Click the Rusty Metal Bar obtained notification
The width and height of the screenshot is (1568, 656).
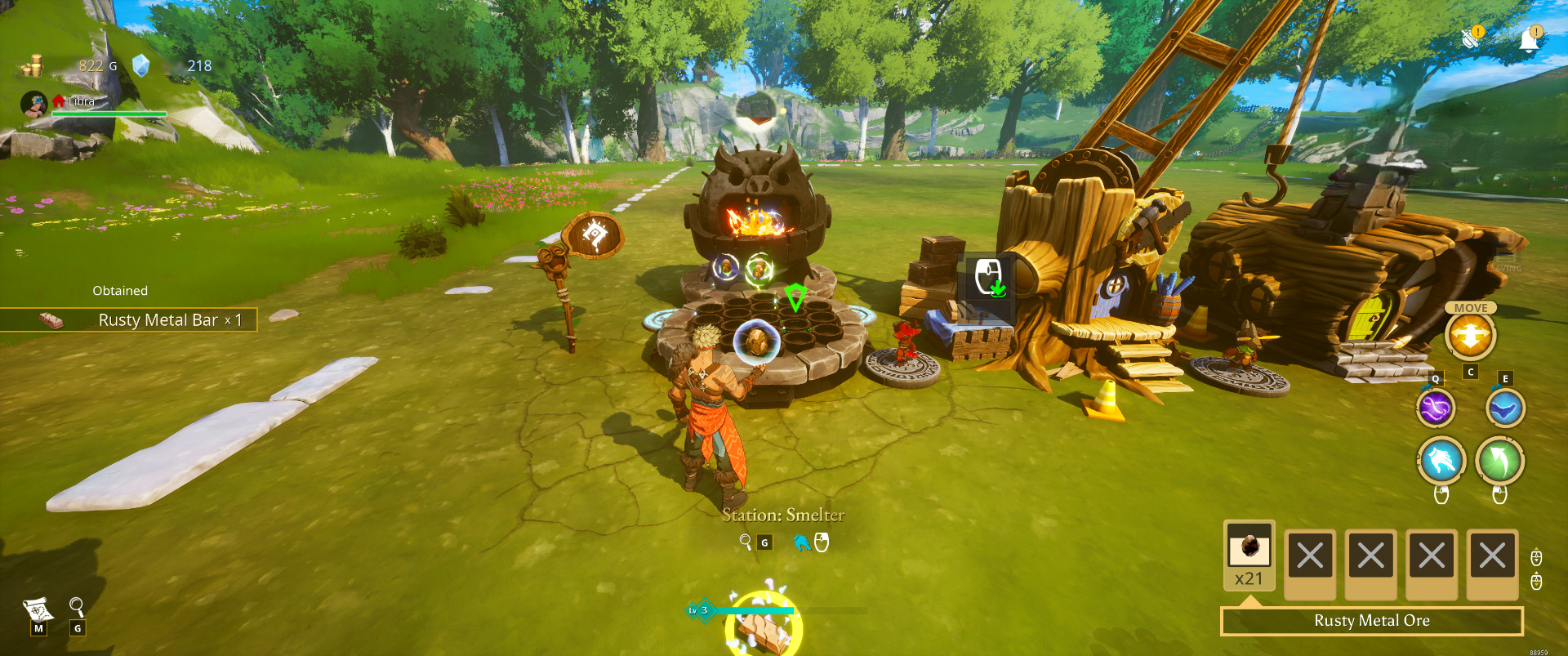tap(129, 319)
